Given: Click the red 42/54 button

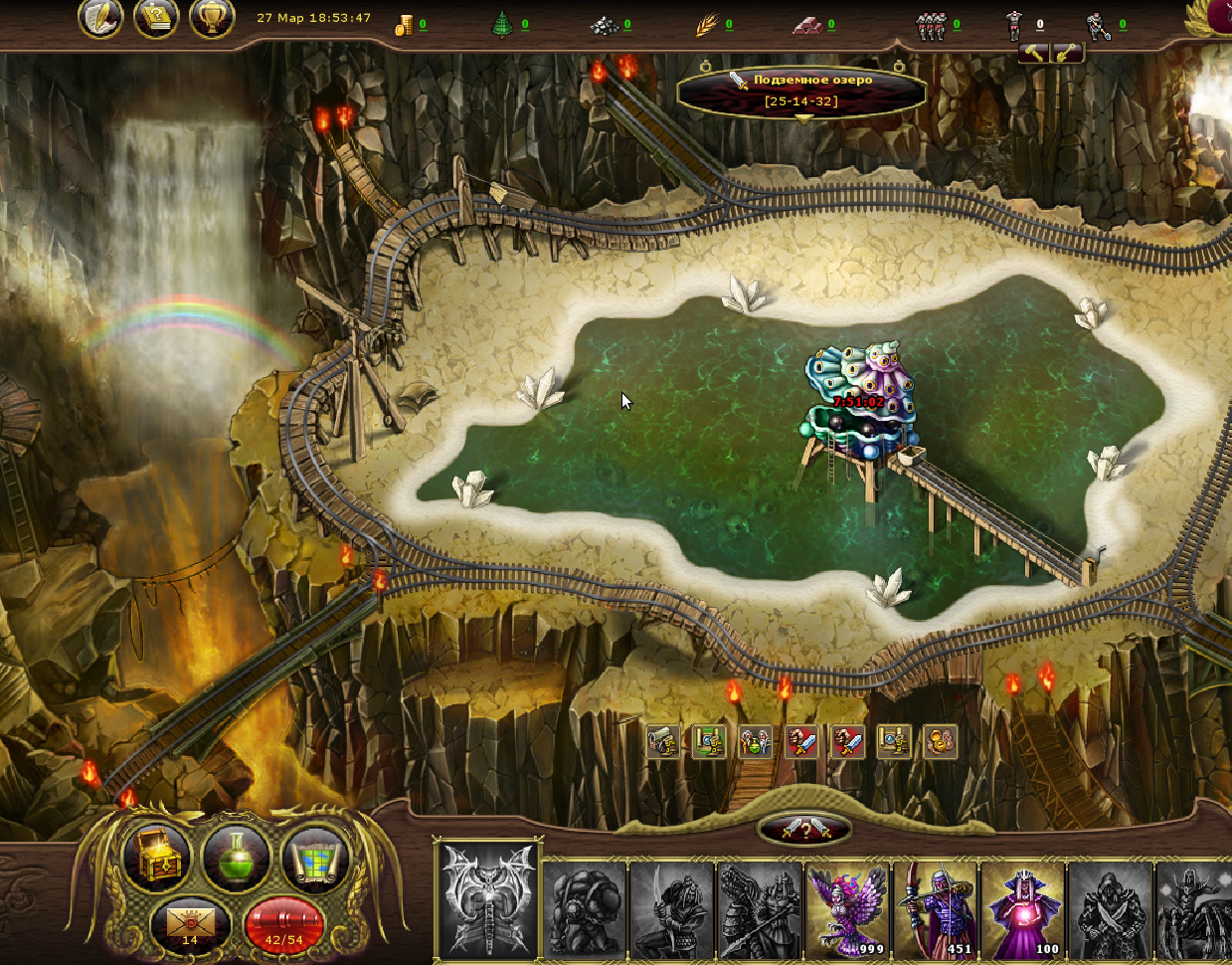Looking at the screenshot, I should (282, 924).
